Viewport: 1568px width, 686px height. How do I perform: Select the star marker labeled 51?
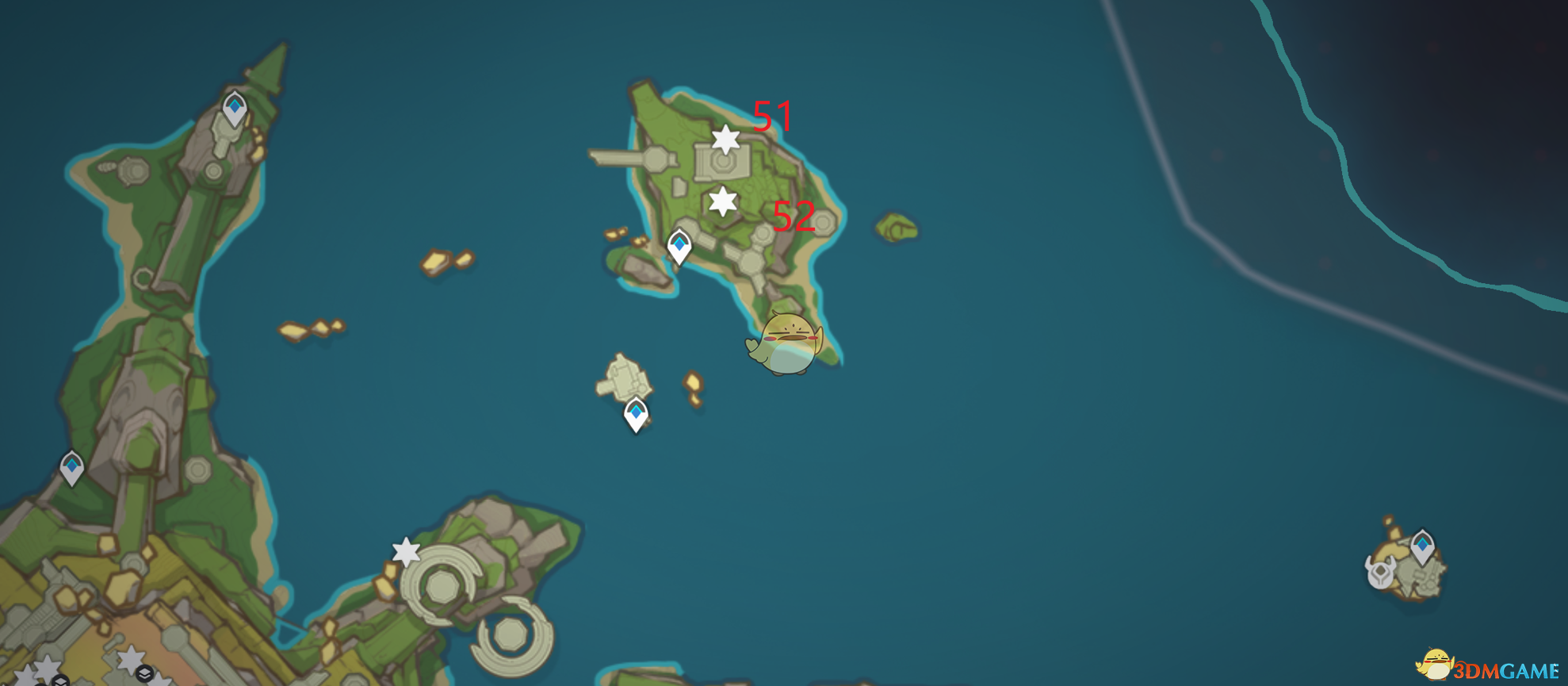click(x=725, y=140)
